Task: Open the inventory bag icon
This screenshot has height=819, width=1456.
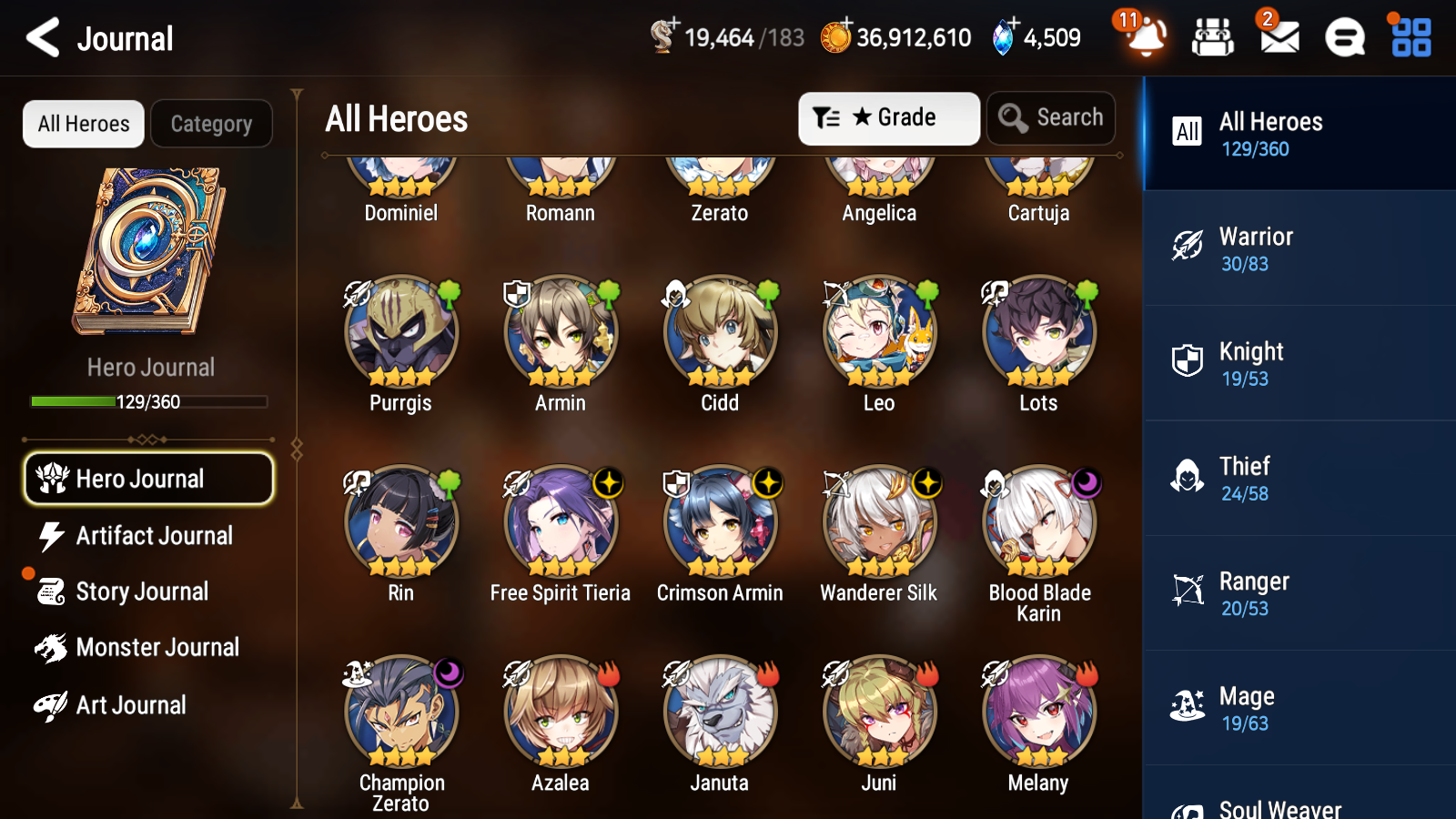Action: (1213, 37)
